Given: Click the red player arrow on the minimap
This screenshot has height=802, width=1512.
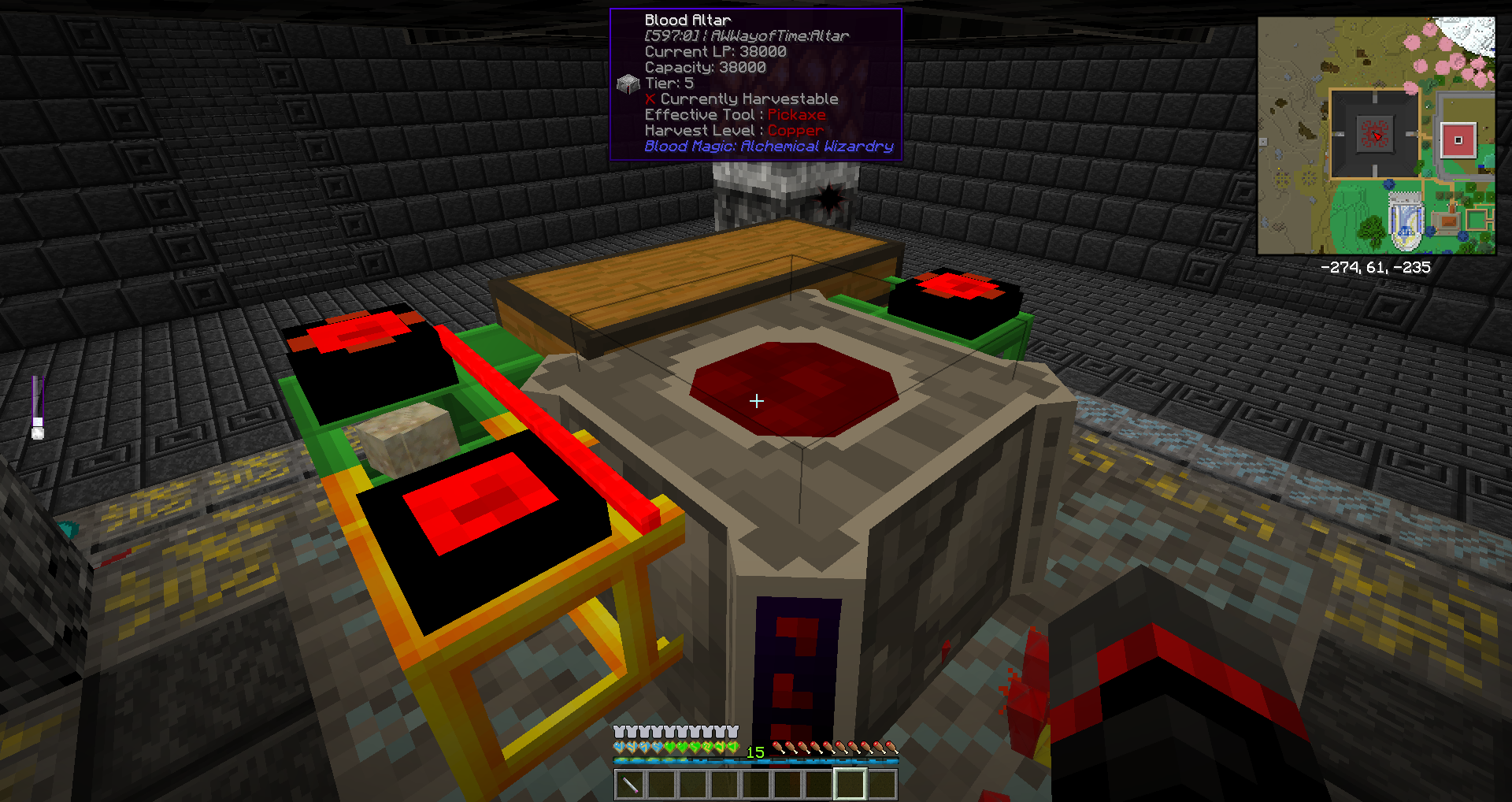Looking at the screenshot, I should [1376, 136].
